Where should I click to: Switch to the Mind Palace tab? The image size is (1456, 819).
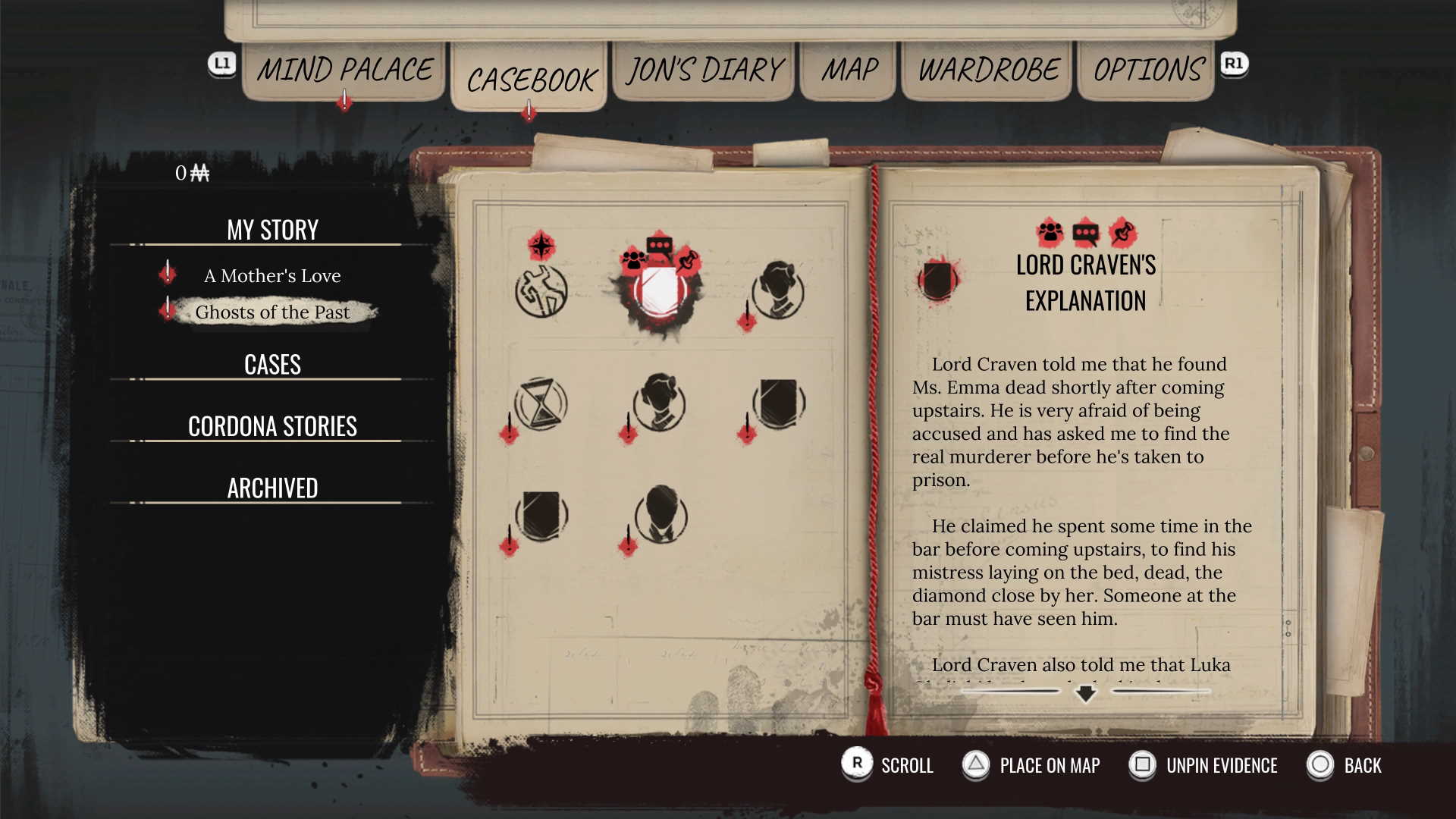344,71
